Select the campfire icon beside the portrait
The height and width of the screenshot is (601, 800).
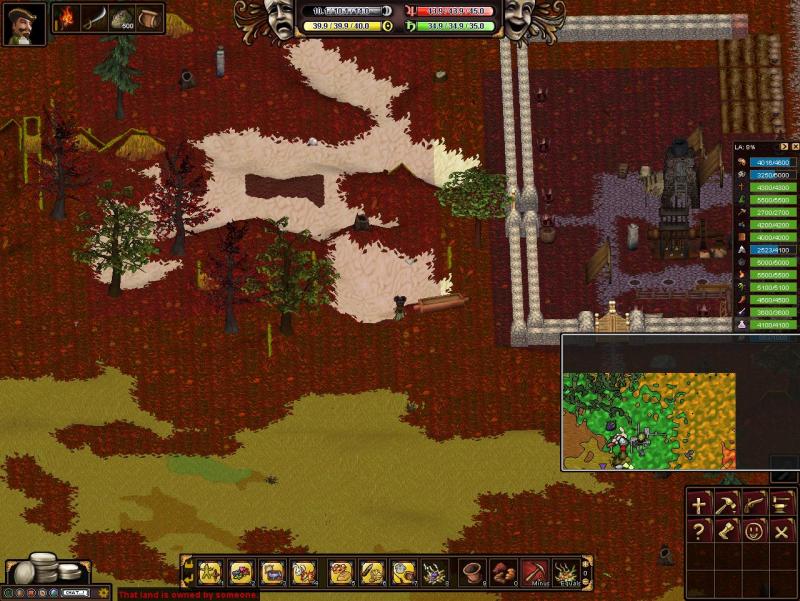[x=67, y=19]
